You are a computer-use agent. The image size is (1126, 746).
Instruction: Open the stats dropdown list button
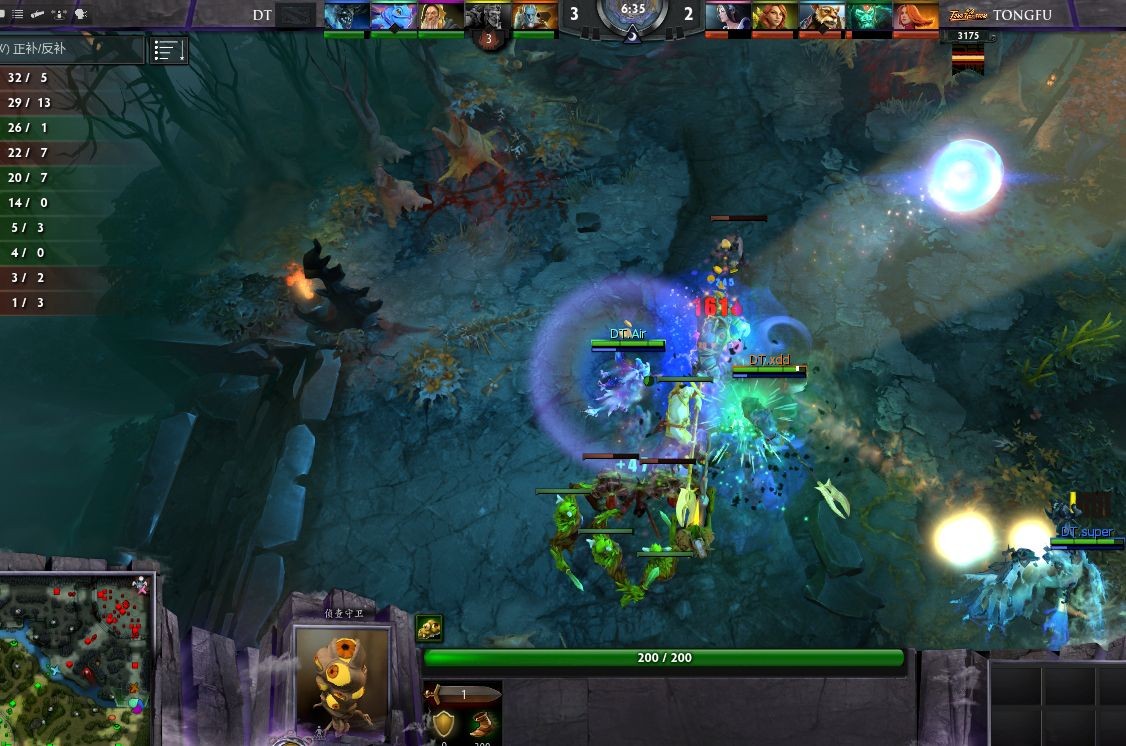pyautogui.click(x=168, y=51)
